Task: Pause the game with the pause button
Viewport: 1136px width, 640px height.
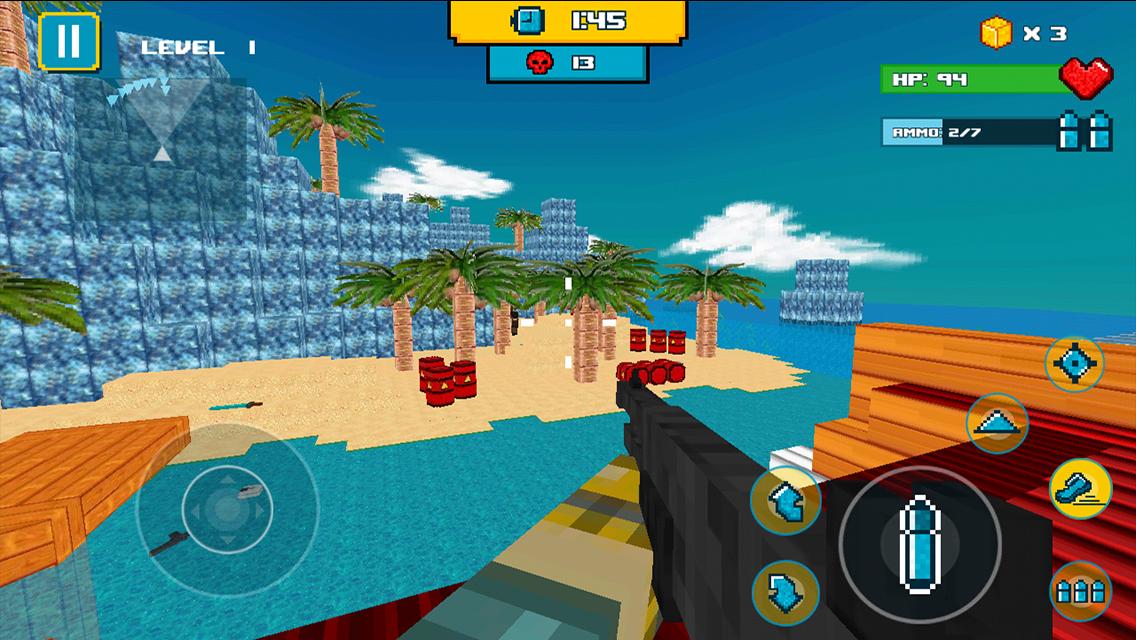Action: coord(68,41)
